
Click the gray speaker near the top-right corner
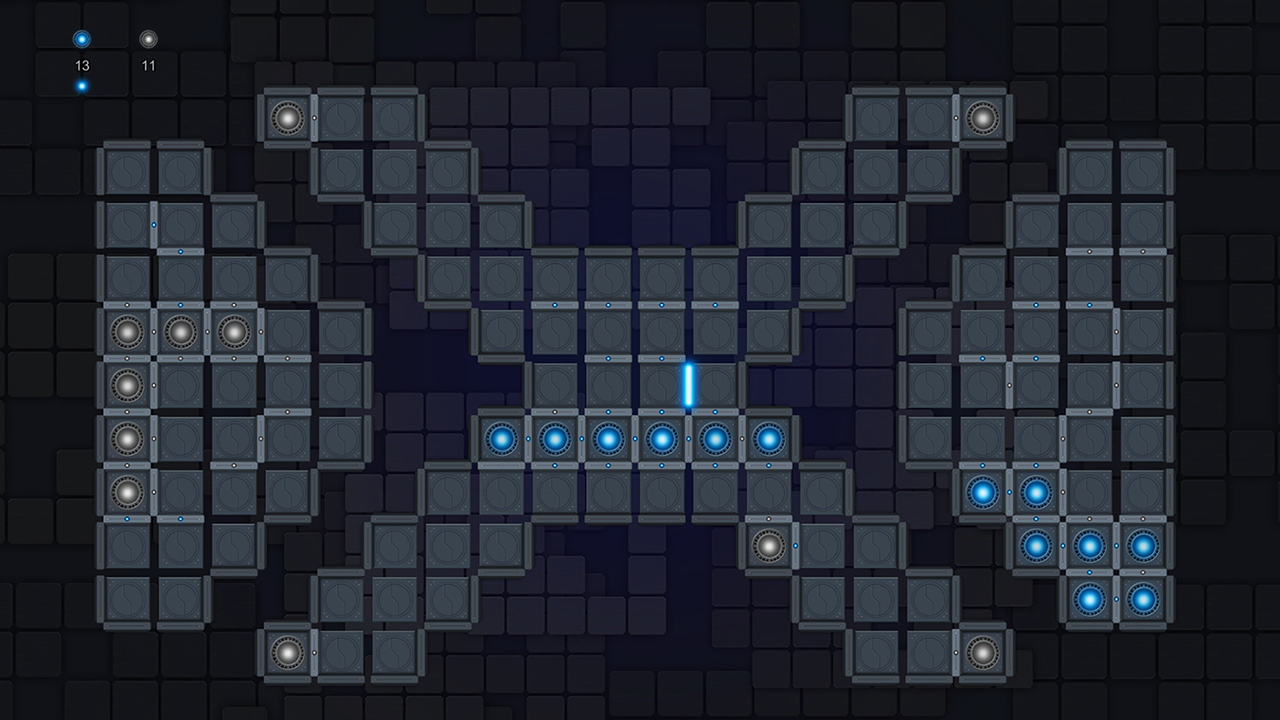(x=985, y=117)
